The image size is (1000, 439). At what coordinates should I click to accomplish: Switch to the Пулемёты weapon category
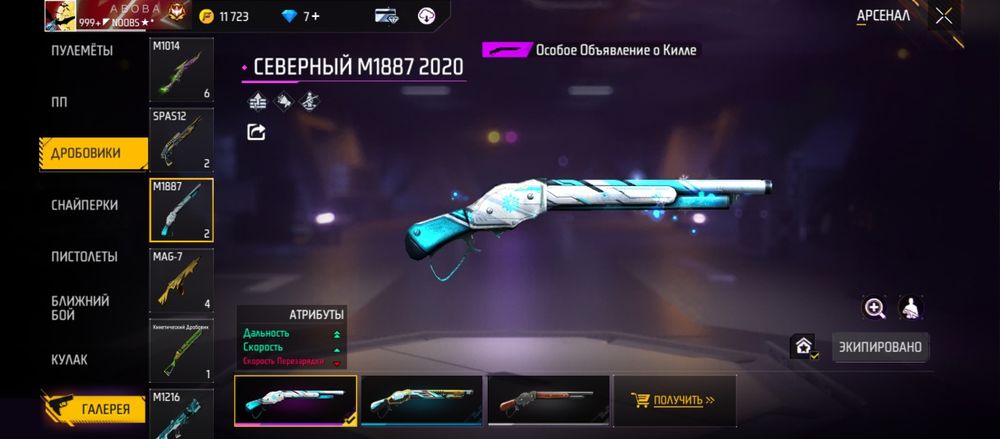tap(82, 51)
